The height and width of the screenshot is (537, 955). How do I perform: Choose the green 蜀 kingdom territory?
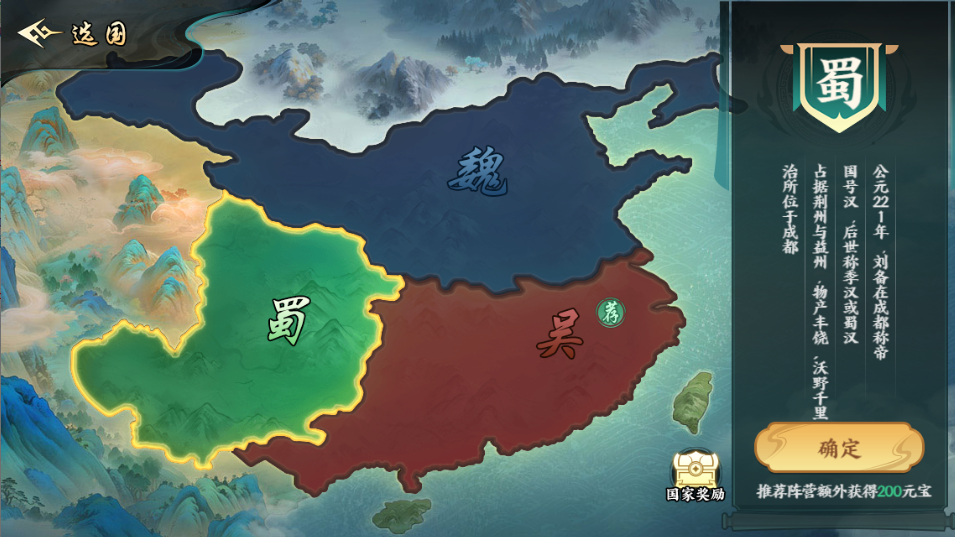coord(285,322)
